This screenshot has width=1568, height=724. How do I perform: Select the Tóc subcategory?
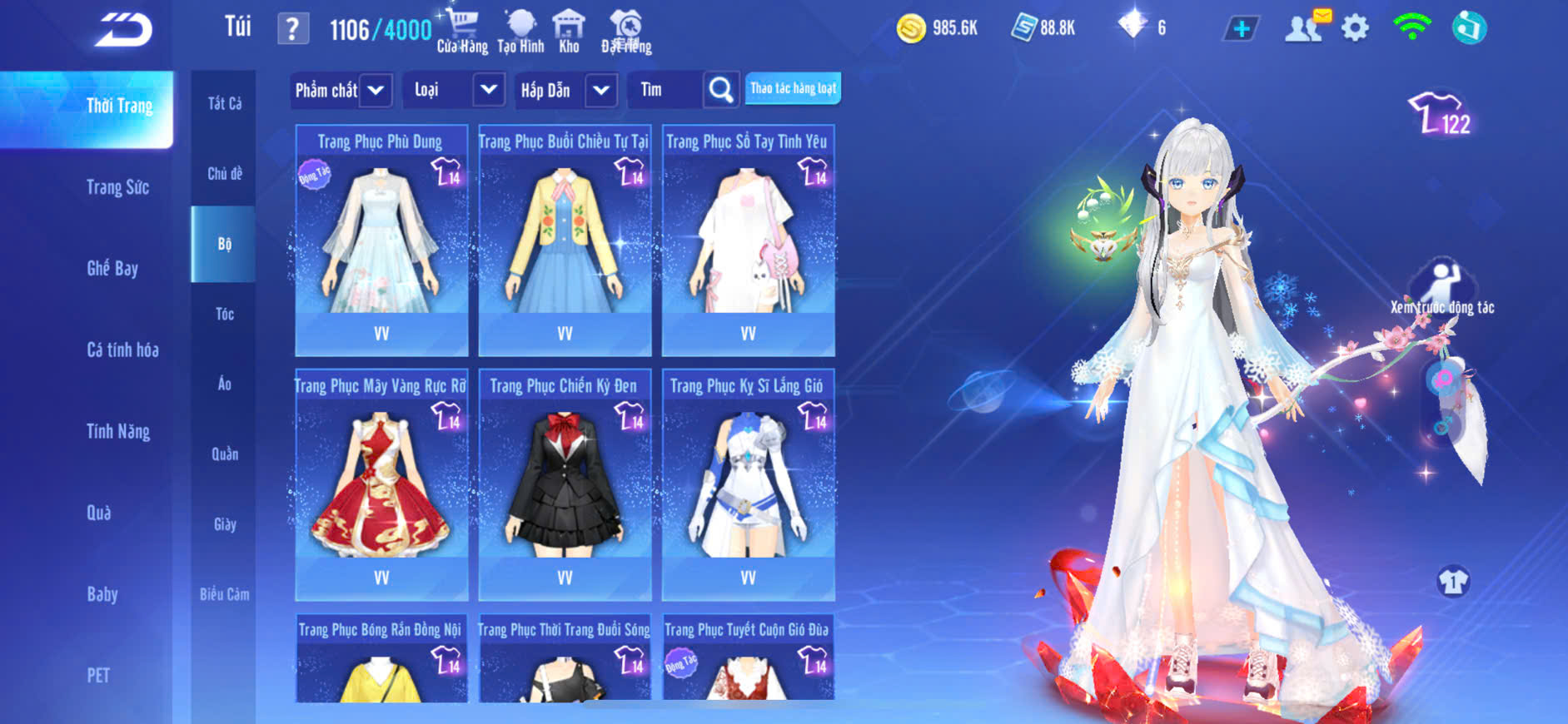pyautogui.click(x=224, y=314)
